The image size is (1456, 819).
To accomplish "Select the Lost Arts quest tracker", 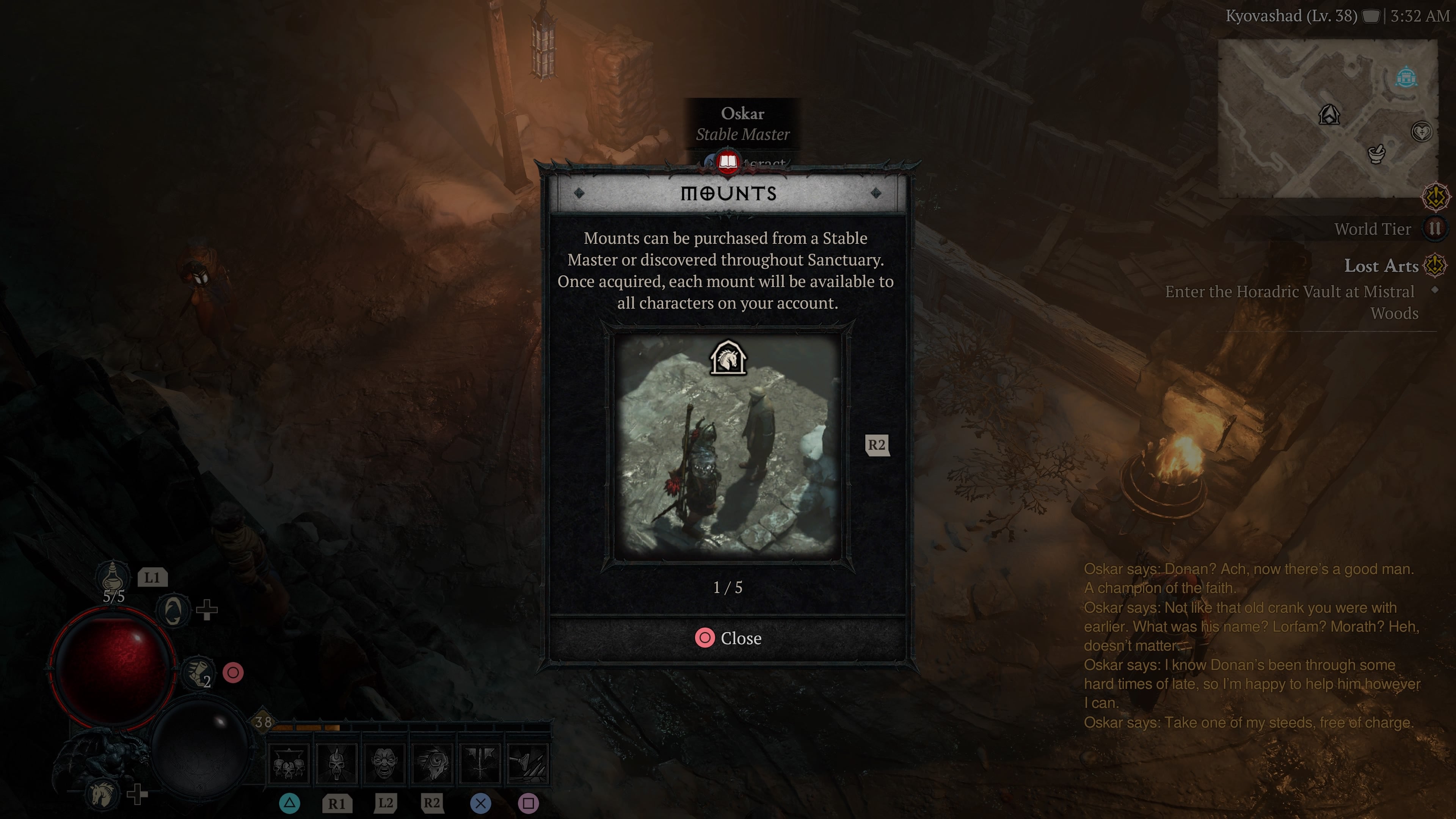I will (x=1381, y=266).
